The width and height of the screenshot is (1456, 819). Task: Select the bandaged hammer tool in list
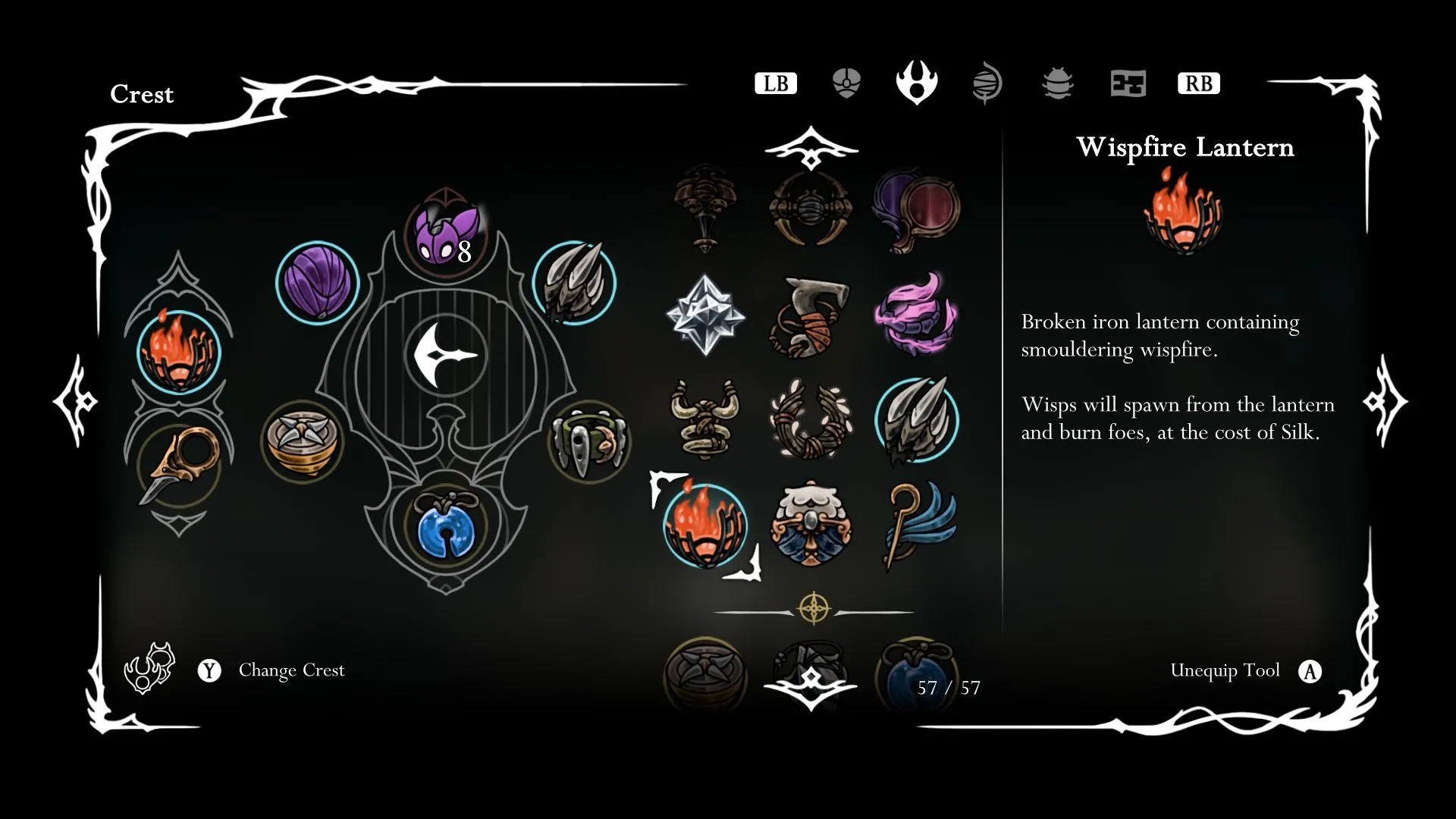(811, 317)
